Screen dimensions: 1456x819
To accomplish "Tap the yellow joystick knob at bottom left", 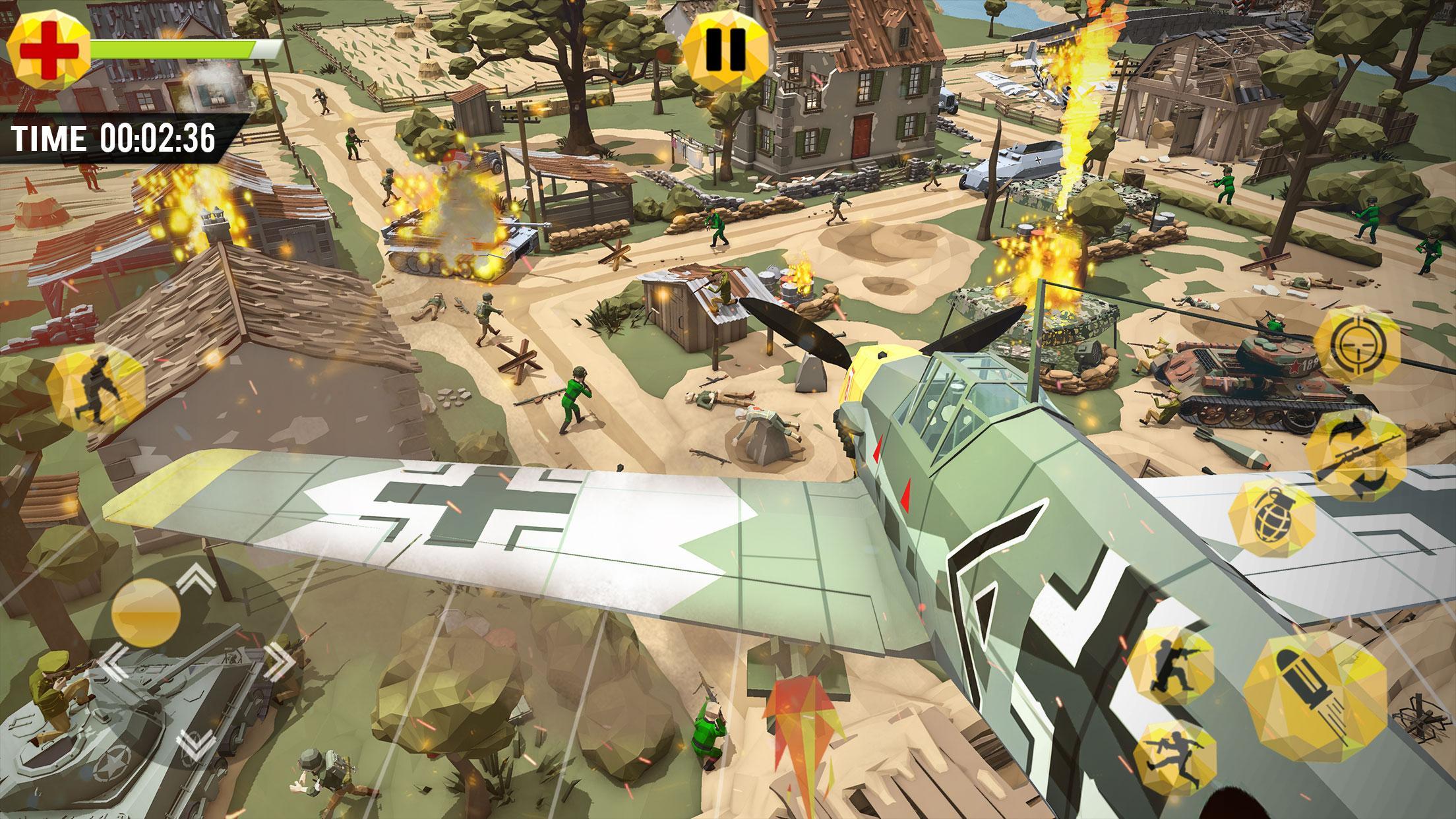I will [x=146, y=613].
